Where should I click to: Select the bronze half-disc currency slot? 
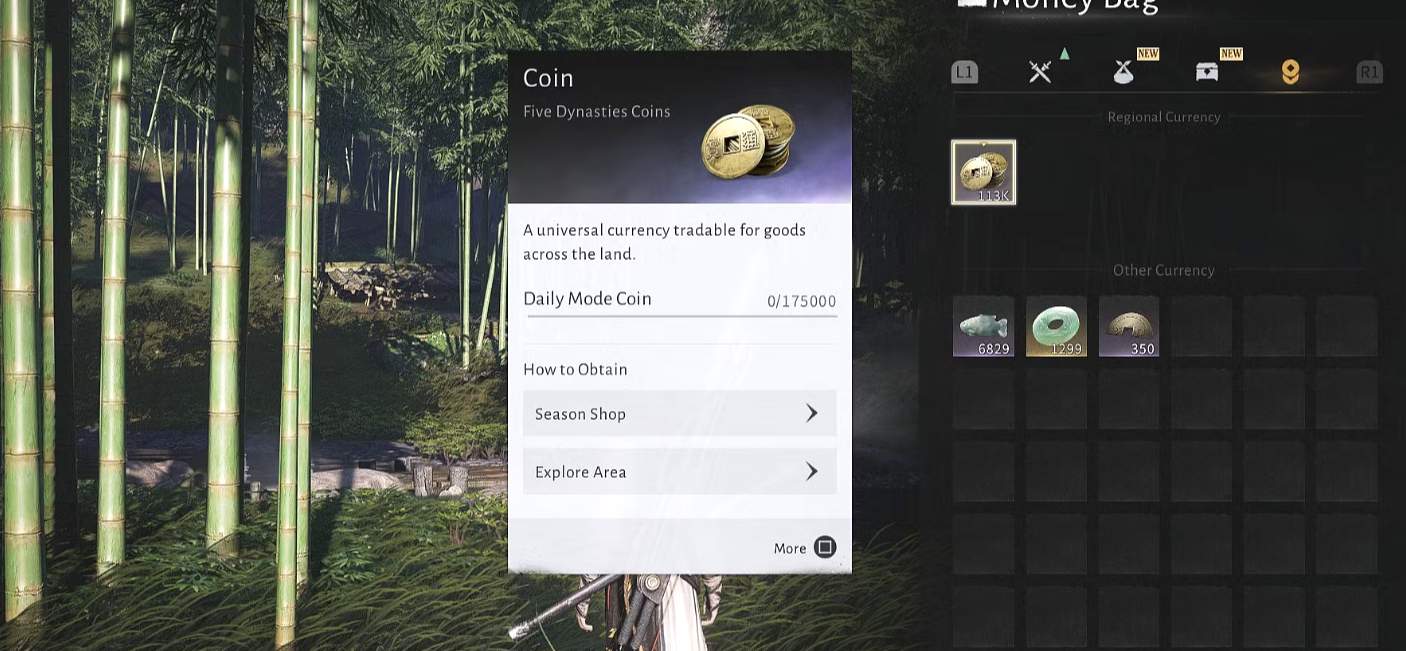coord(1129,326)
